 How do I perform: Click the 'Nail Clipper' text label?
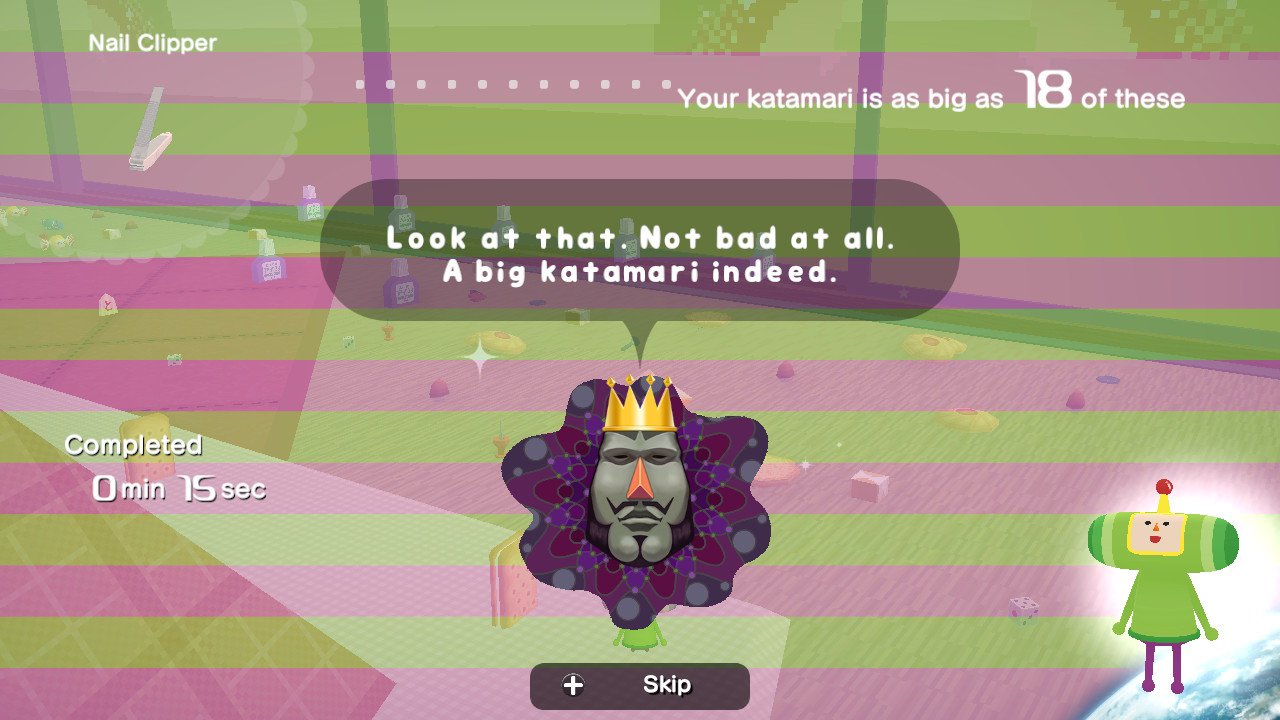point(152,42)
